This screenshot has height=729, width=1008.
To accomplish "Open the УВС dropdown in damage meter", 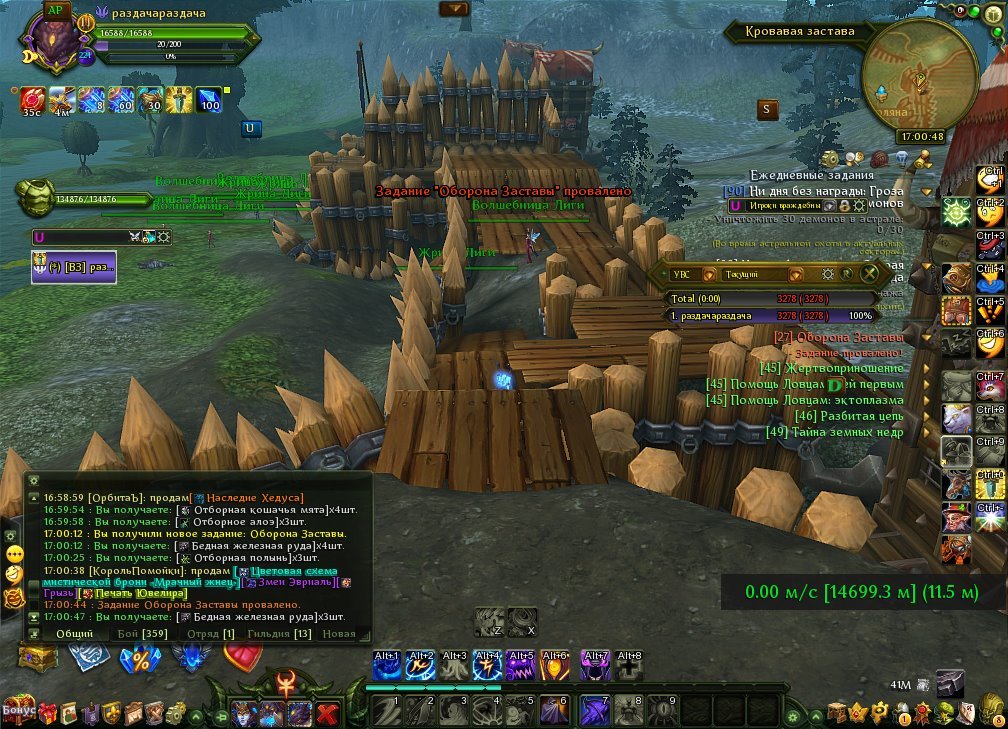I will click(682, 274).
